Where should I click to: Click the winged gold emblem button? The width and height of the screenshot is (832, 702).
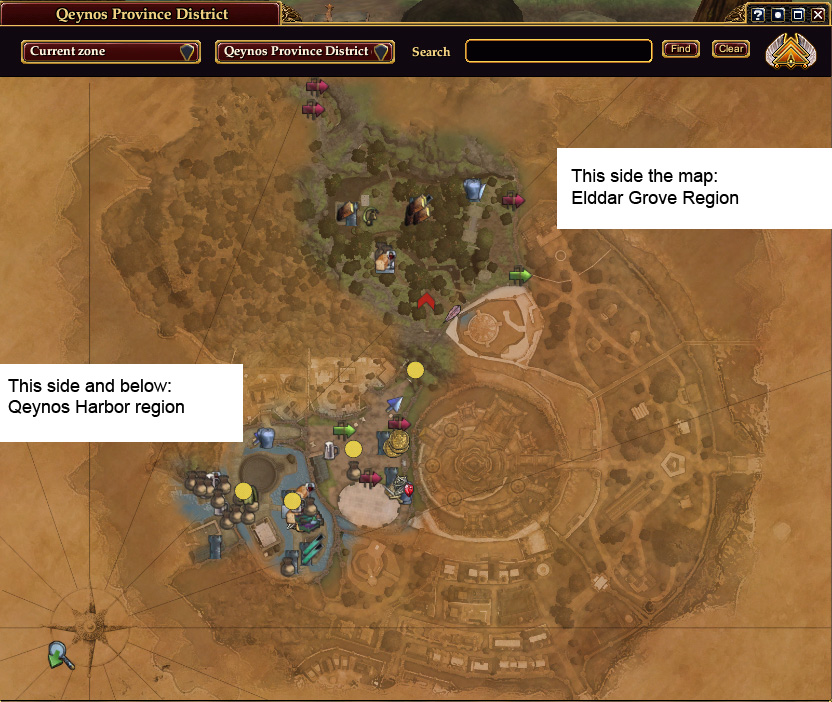coord(791,51)
